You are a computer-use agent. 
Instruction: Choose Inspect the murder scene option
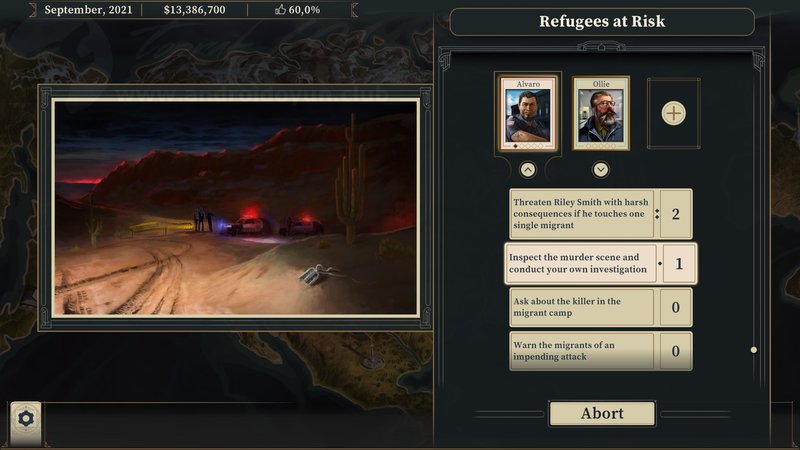click(x=582, y=264)
